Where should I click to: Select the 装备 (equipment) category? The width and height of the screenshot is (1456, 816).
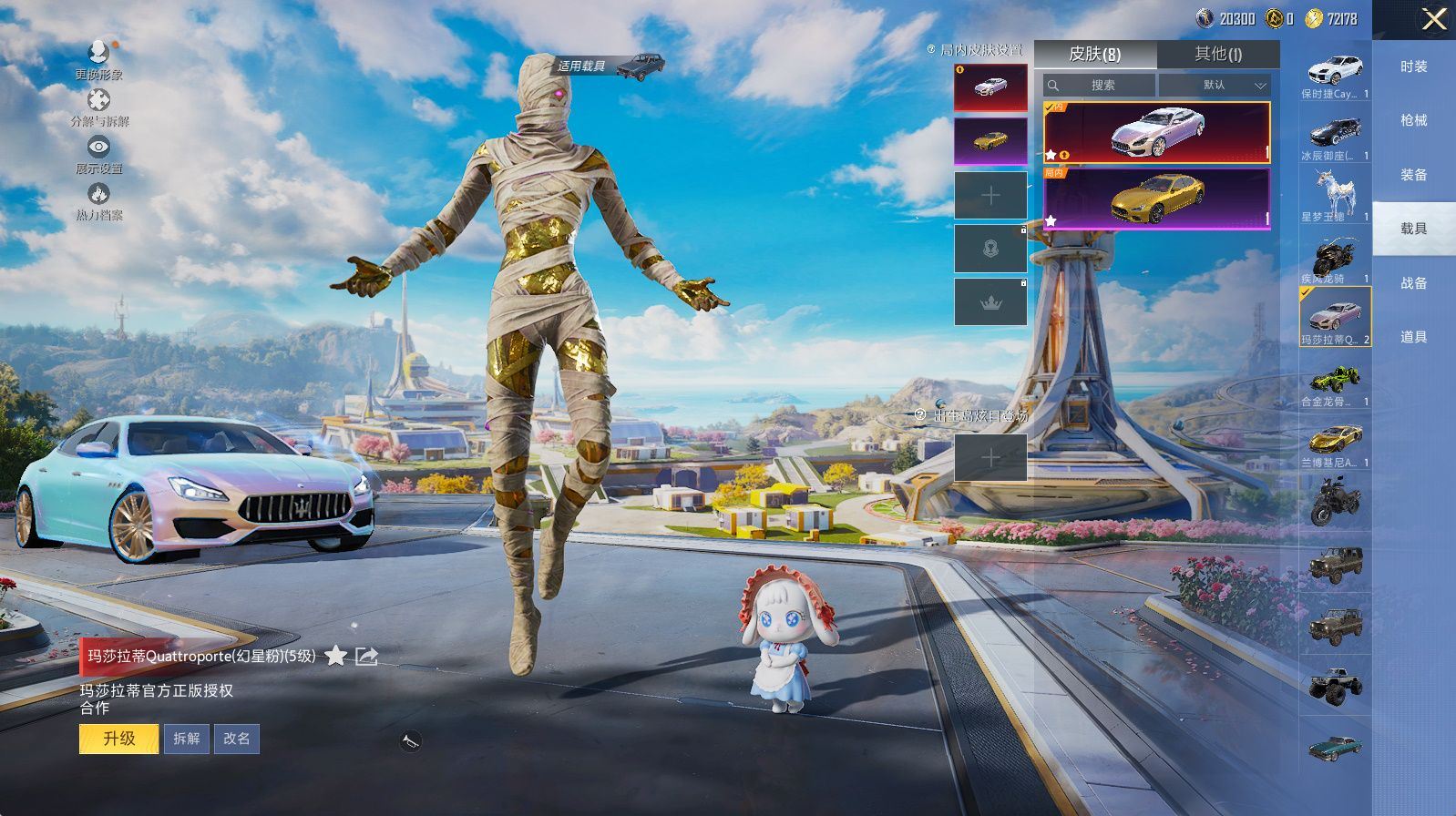pos(1413,175)
